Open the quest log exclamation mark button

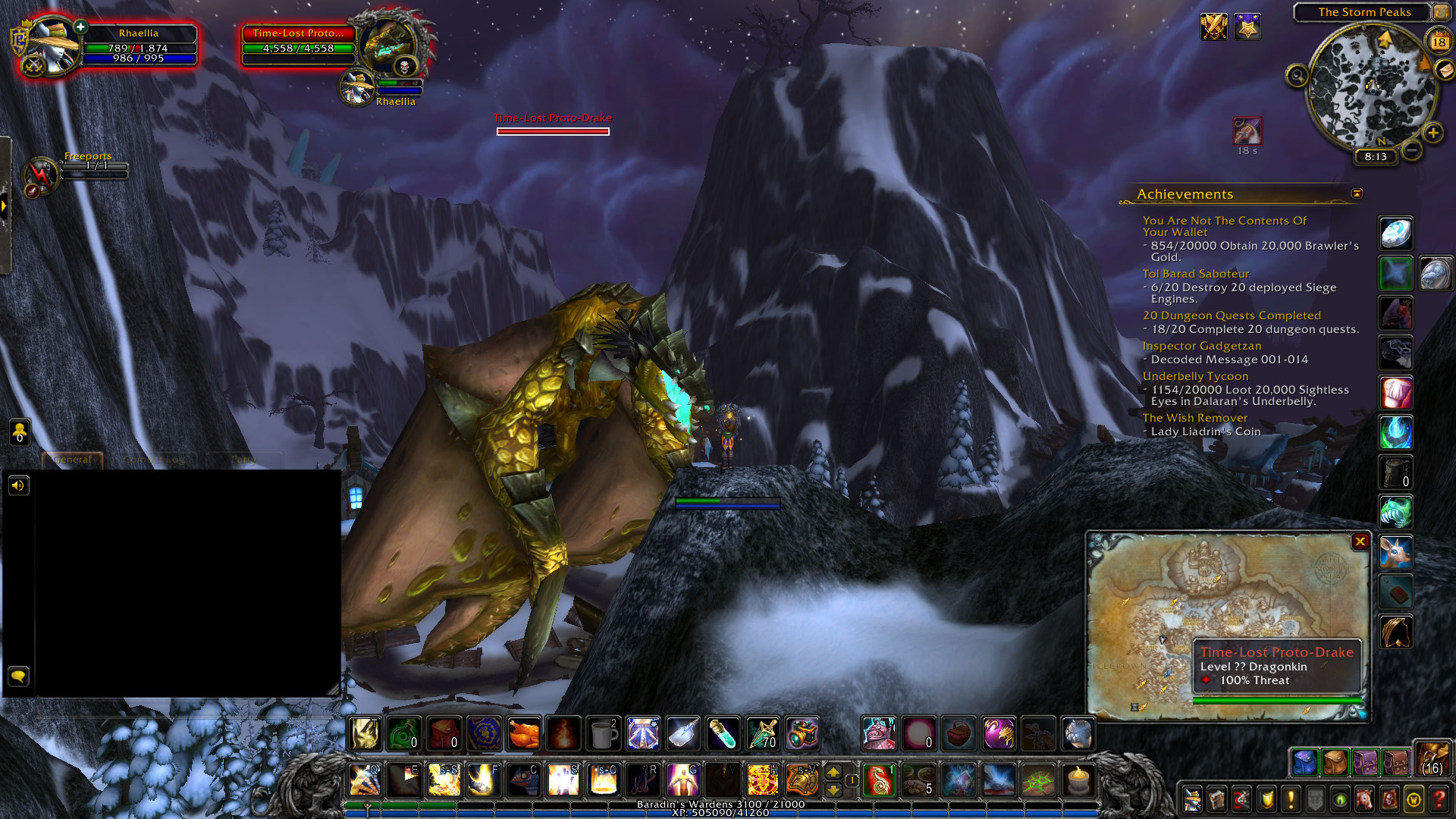1291,799
